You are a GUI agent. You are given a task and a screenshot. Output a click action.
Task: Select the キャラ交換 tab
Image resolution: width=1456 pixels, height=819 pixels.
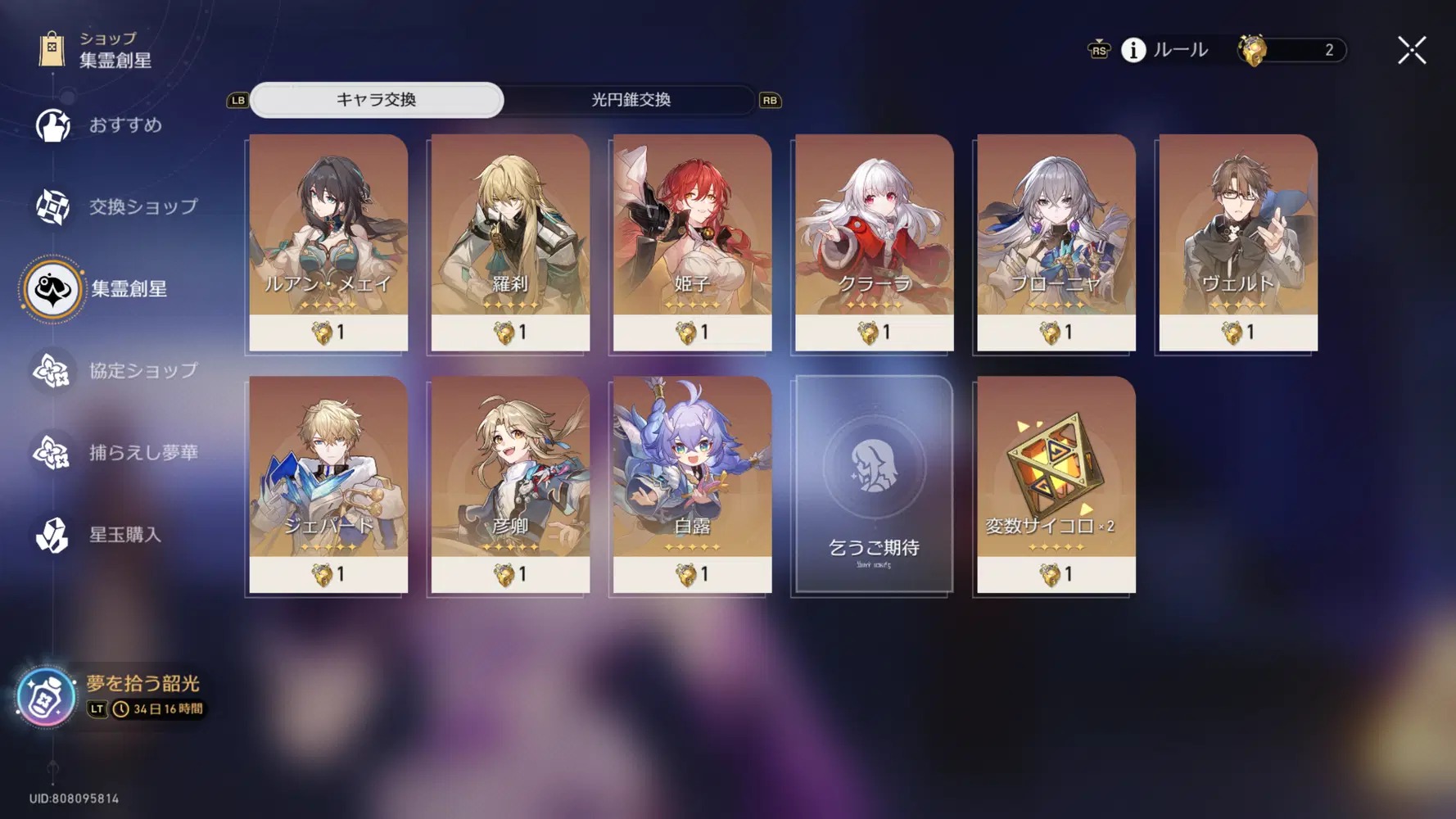377,100
